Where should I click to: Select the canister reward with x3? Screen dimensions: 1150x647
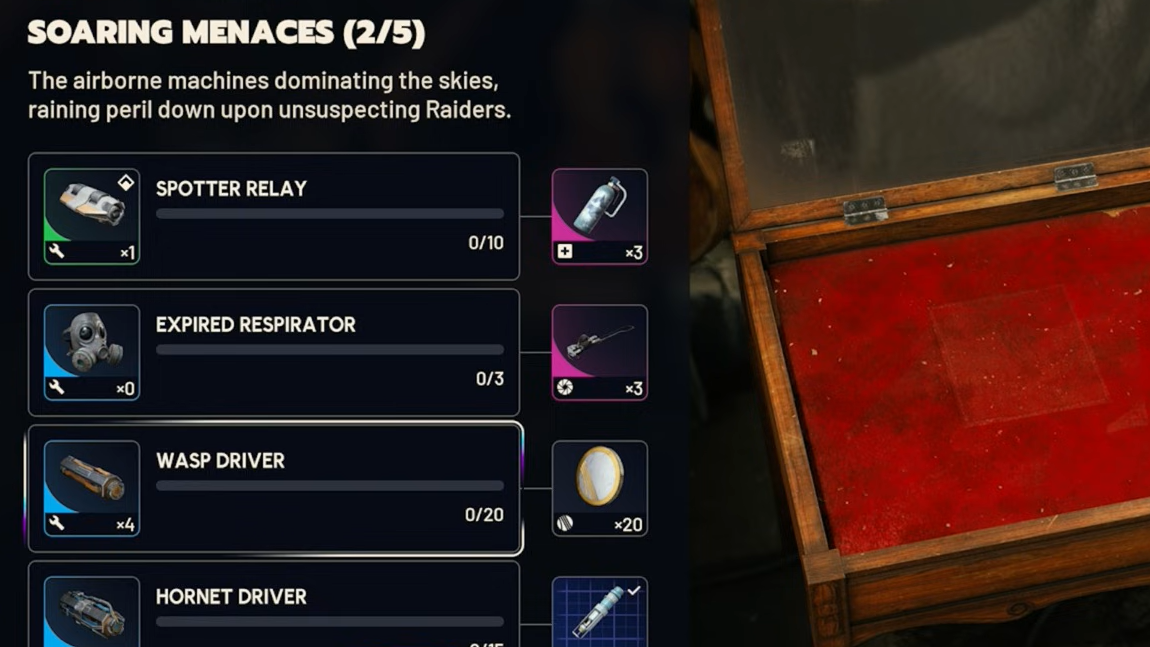point(599,216)
